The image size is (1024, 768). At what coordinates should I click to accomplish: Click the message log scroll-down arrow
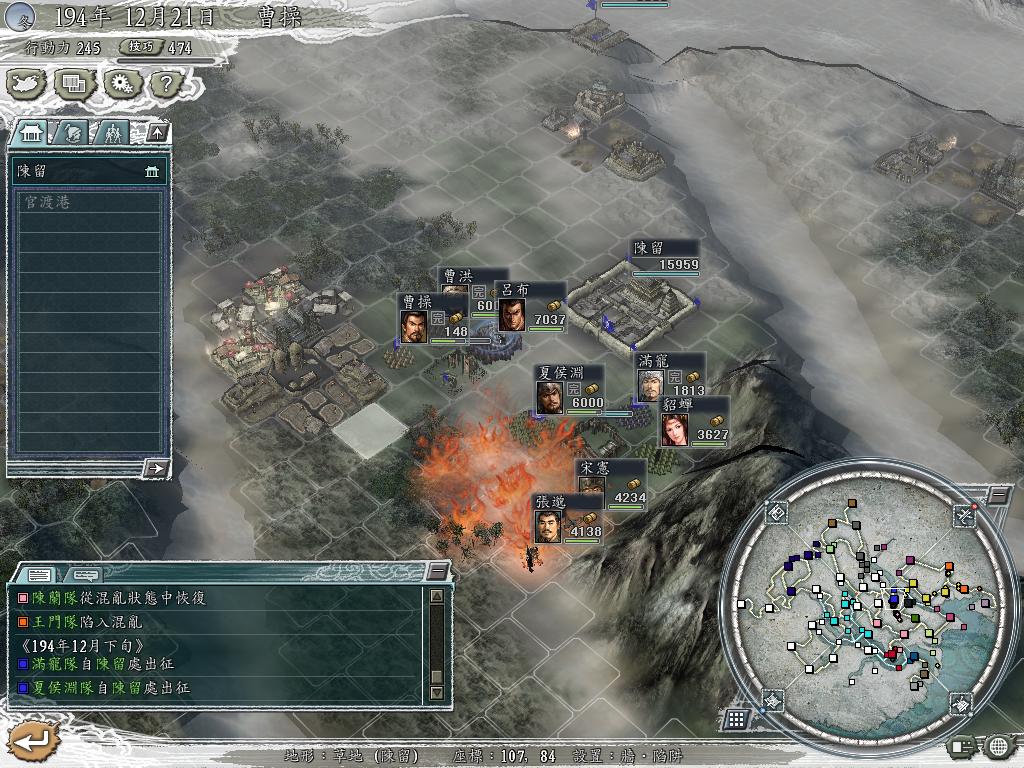(436, 692)
